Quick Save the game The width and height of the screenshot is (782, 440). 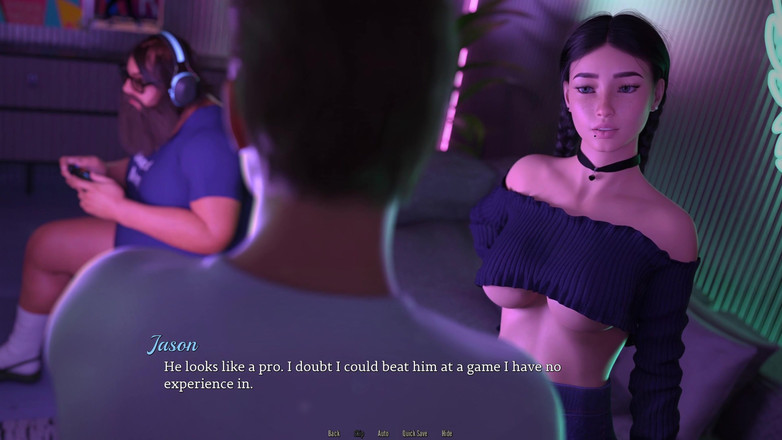[415, 433]
